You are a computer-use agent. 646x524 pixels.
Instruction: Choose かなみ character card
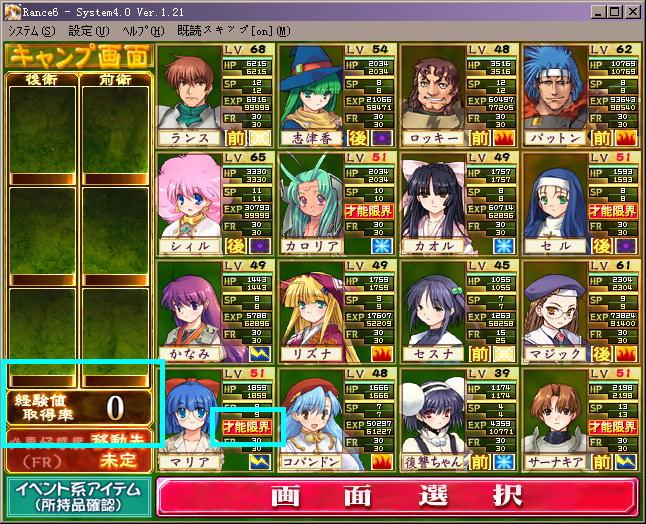point(190,304)
